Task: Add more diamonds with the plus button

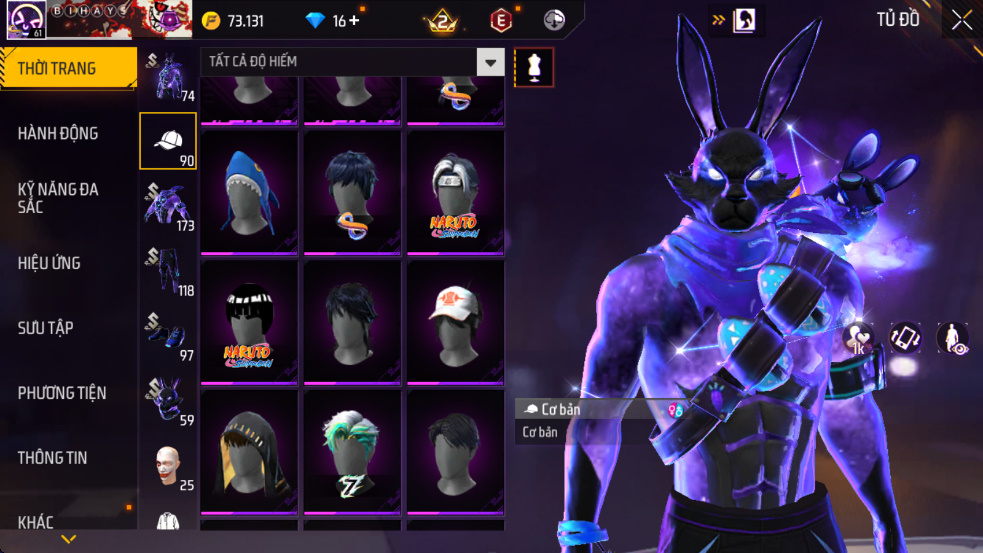Action: point(354,21)
